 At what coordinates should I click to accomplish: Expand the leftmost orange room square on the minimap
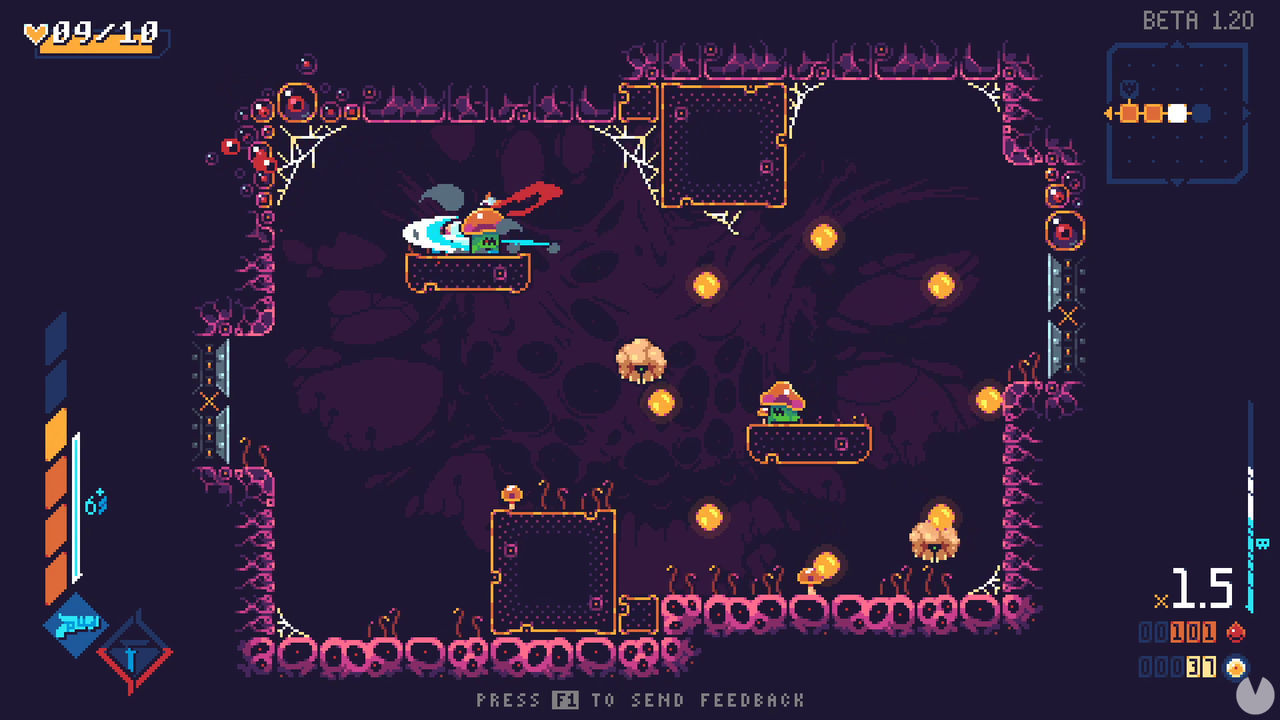tap(1129, 113)
